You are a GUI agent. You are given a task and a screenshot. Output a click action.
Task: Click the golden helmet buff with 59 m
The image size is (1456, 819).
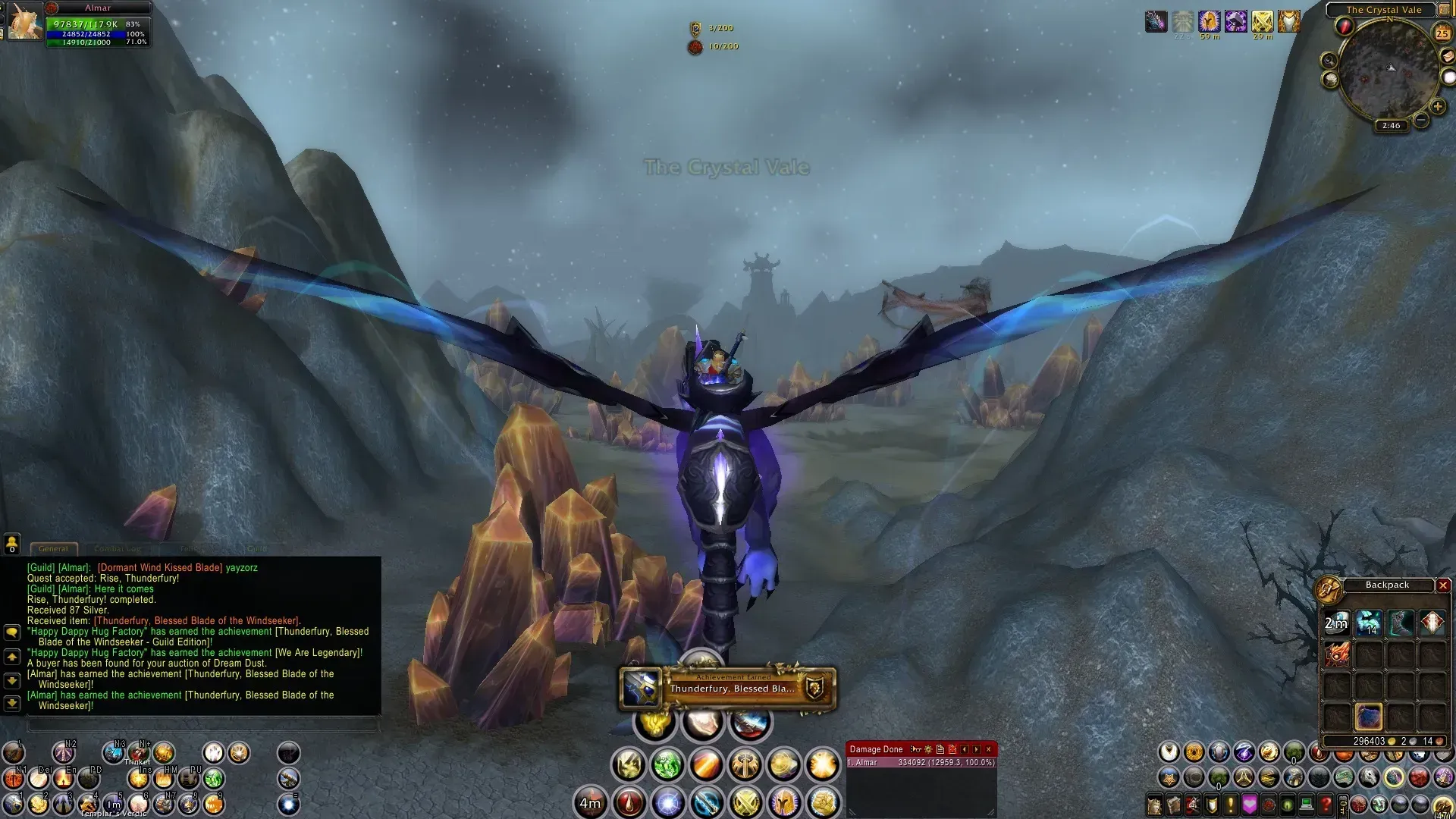1209,21
